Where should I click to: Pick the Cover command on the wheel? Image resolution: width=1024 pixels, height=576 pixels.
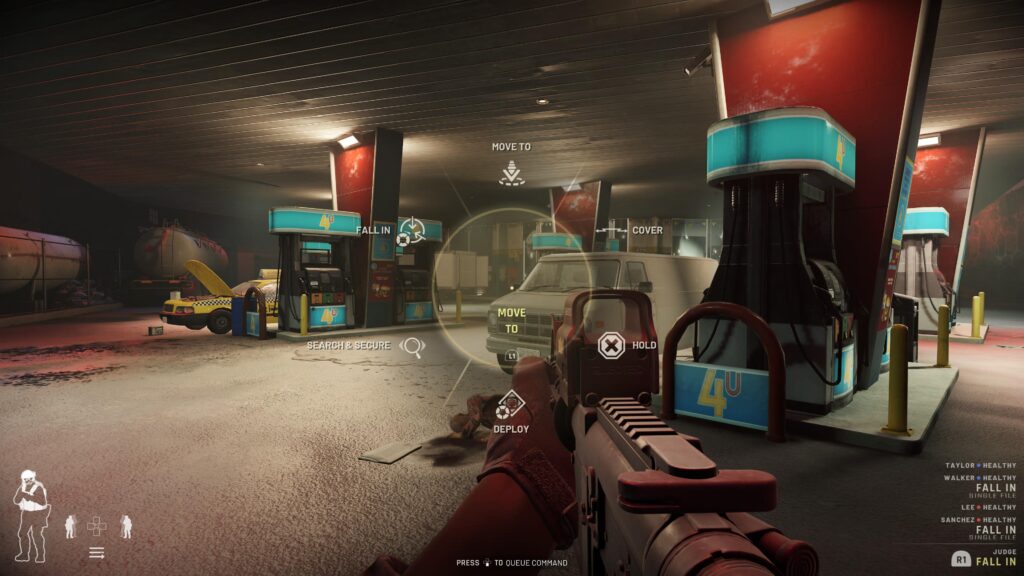click(x=611, y=231)
